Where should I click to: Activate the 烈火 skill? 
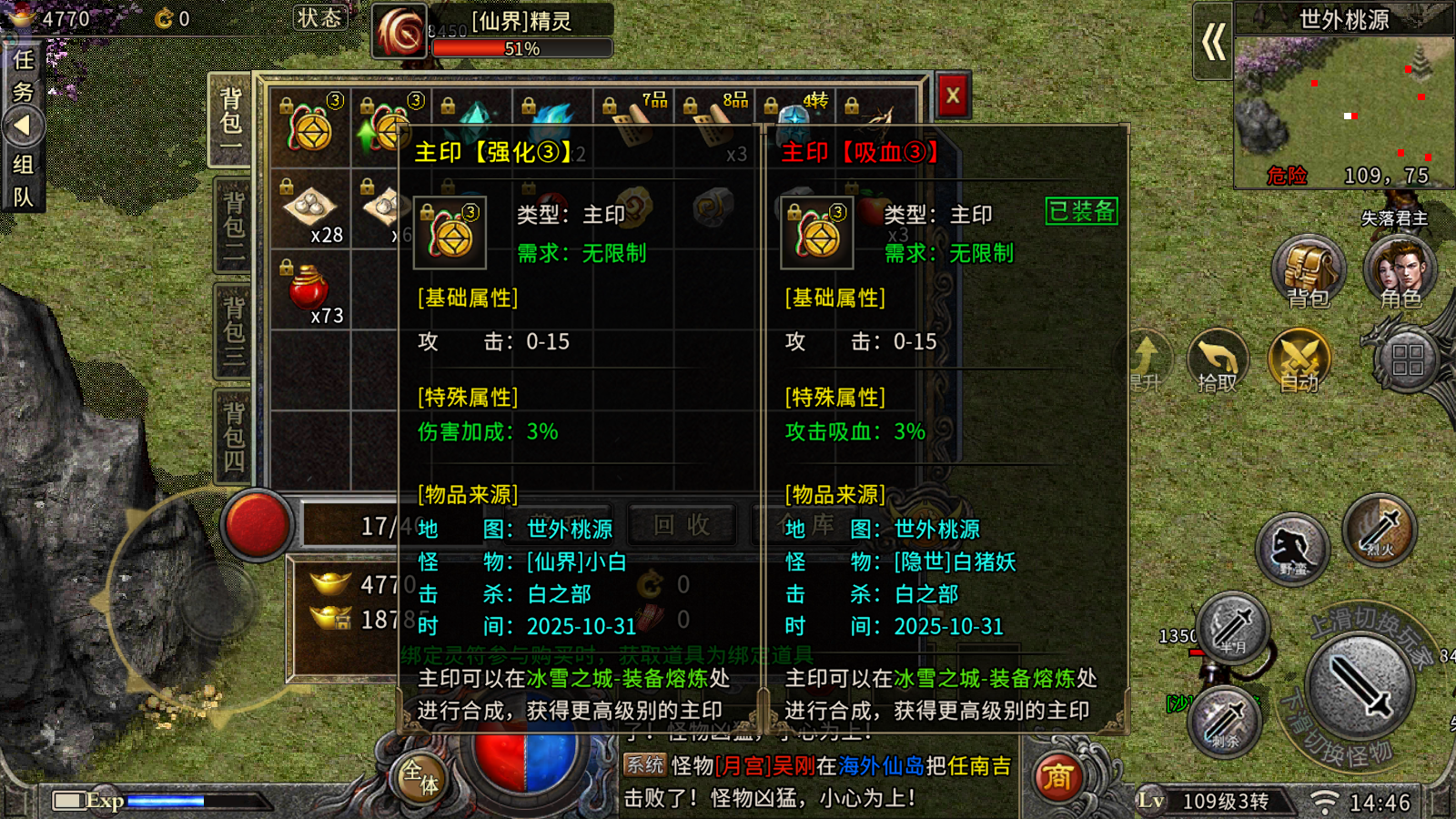click(x=1380, y=530)
